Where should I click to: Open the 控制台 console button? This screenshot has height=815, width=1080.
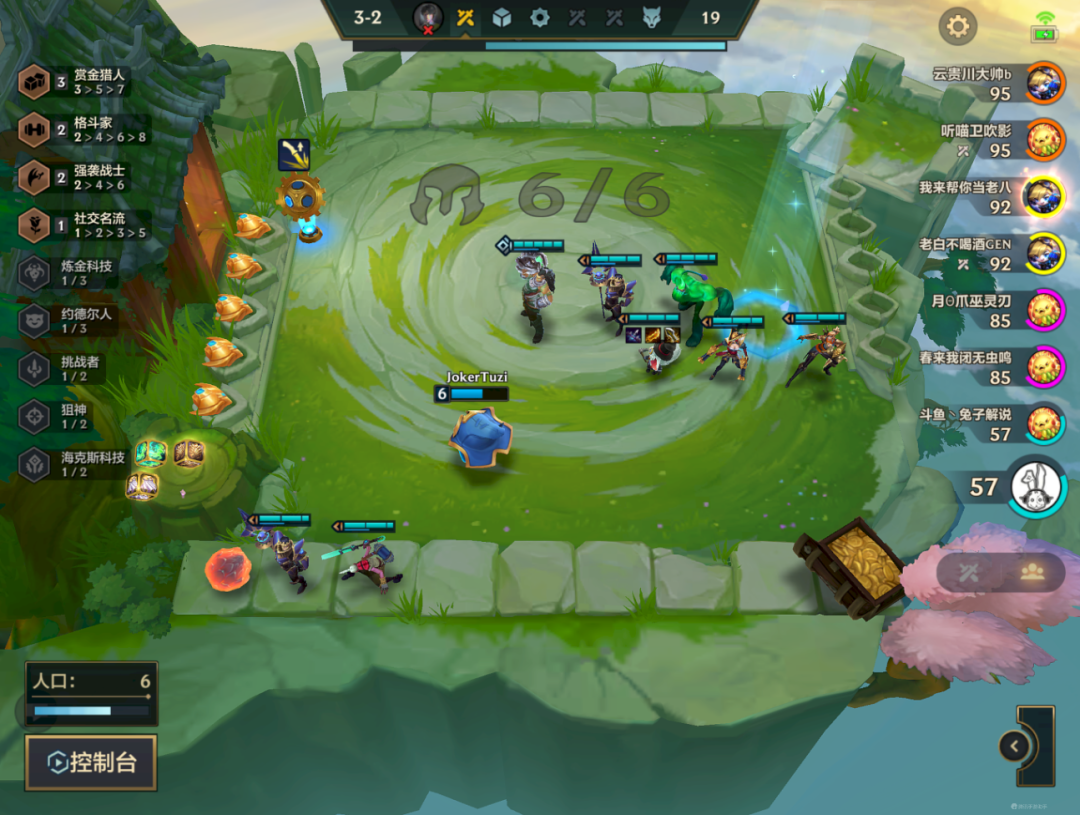pos(91,763)
